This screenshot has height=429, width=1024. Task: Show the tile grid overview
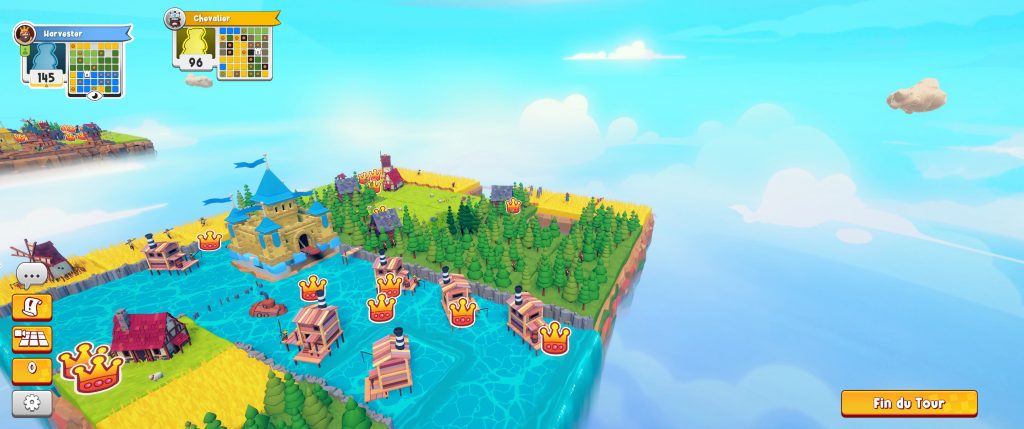click(31, 339)
